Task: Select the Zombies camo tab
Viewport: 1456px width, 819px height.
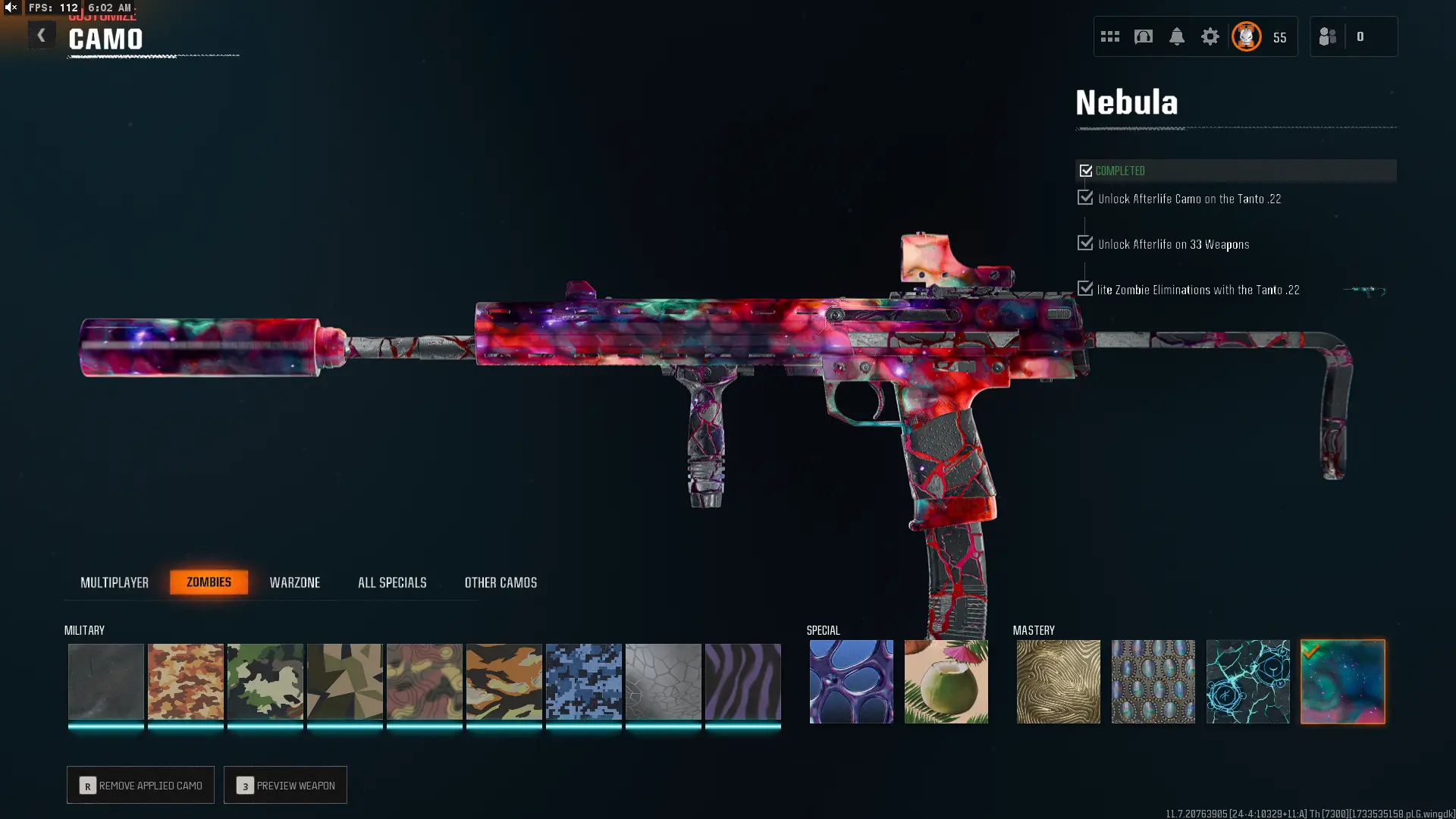Action: tap(209, 582)
